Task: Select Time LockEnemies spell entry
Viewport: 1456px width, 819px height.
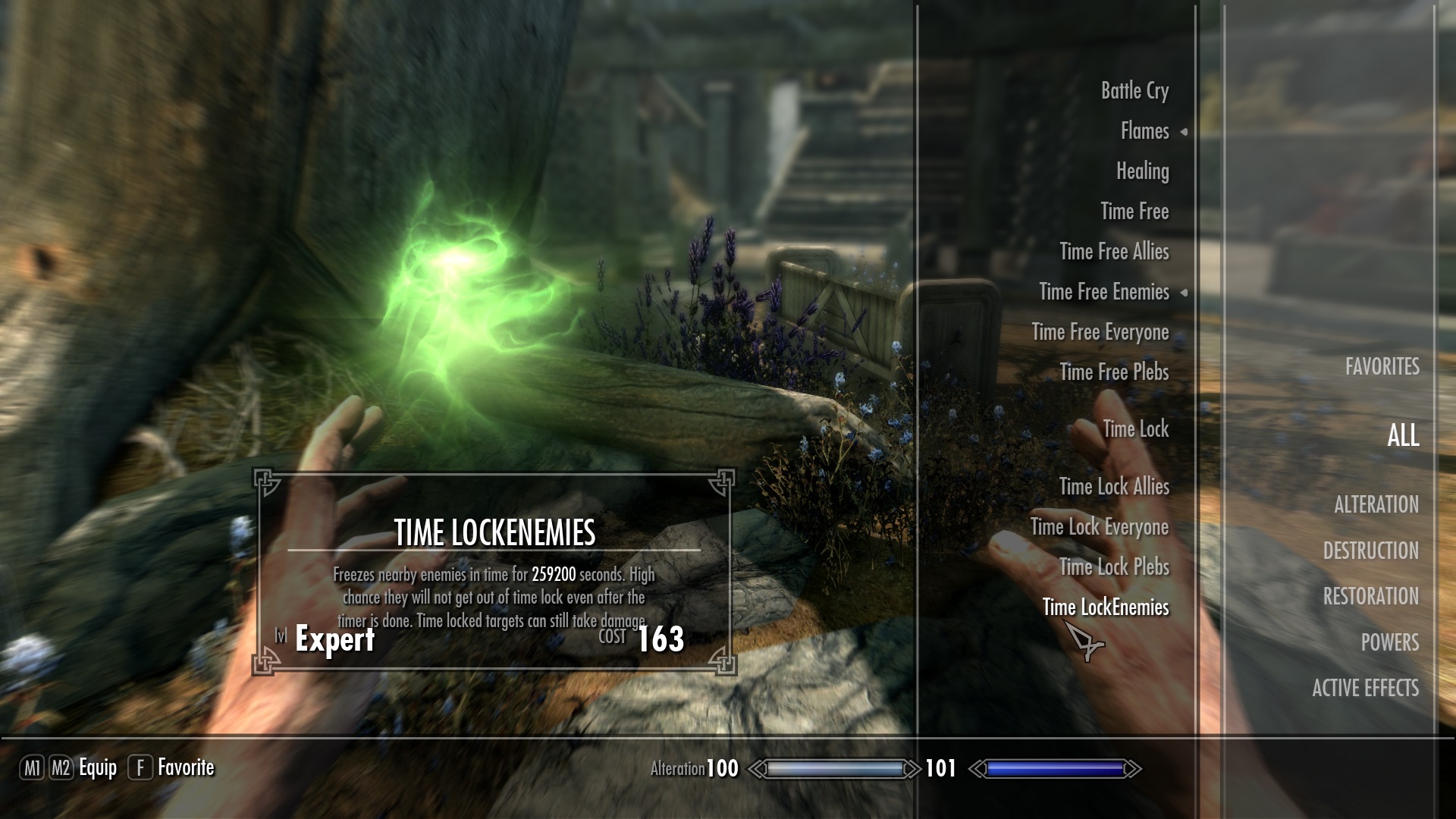Action: pyautogui.click(x=1105, y=607)
